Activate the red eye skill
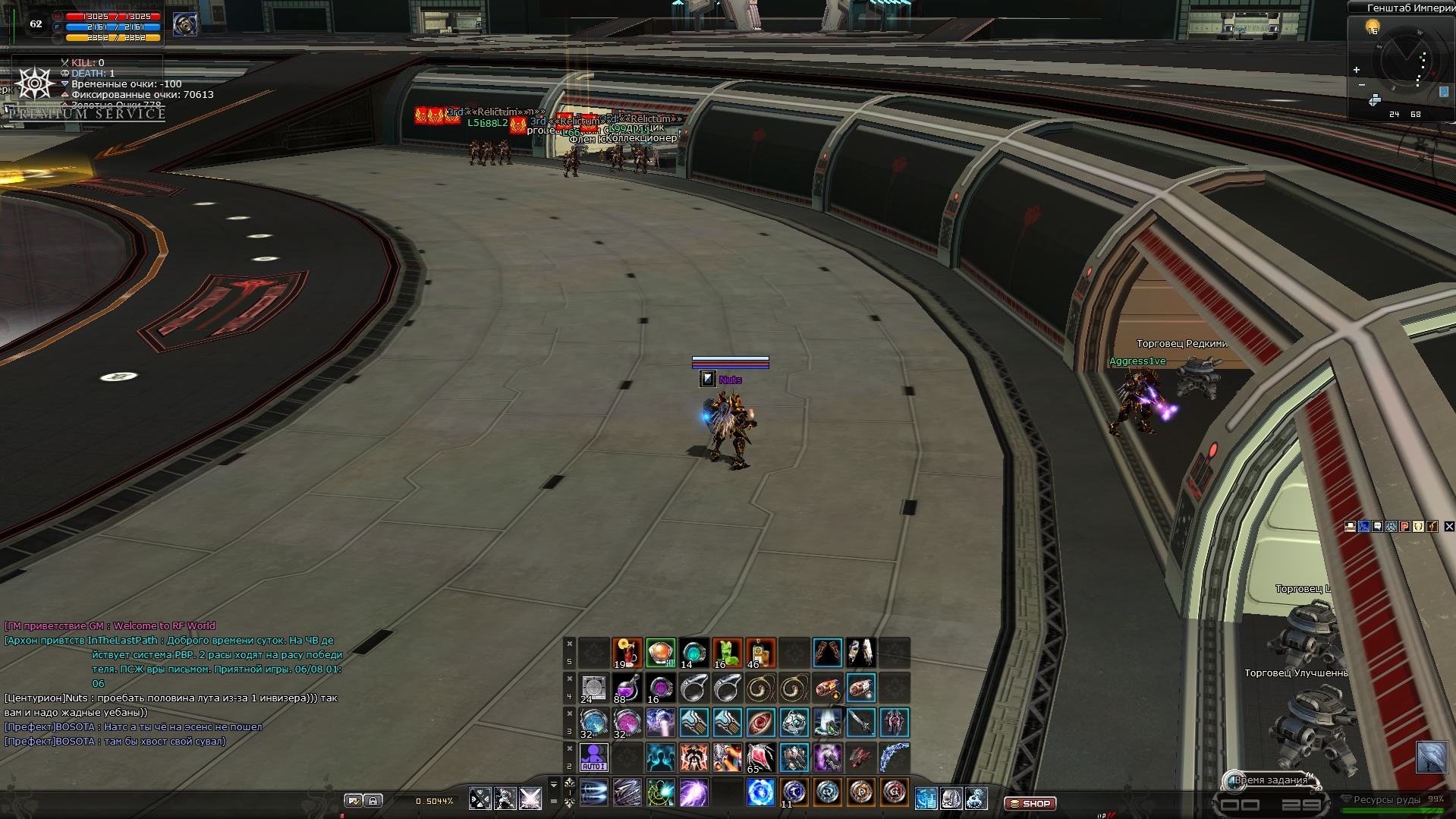1456x819 pixels. click(x=760, y=723)
